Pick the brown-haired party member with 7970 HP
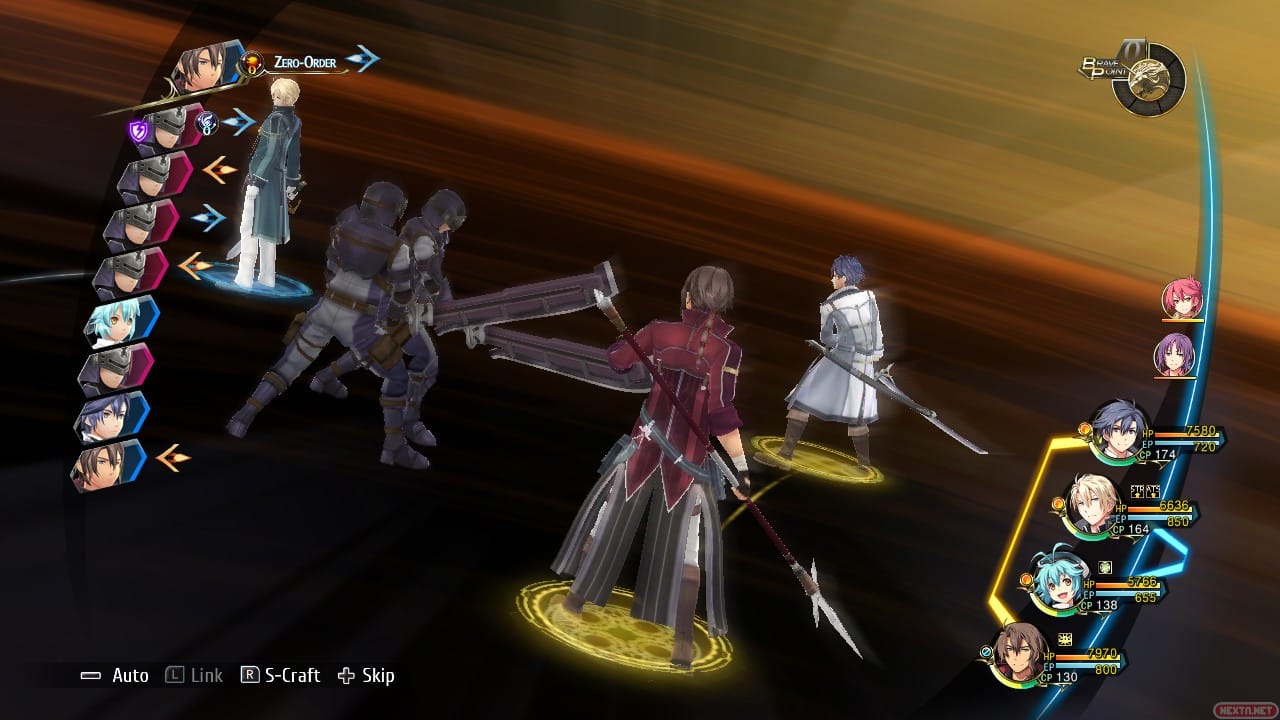The width and height of the screenshot is (1280, 720). point(1019,653)
